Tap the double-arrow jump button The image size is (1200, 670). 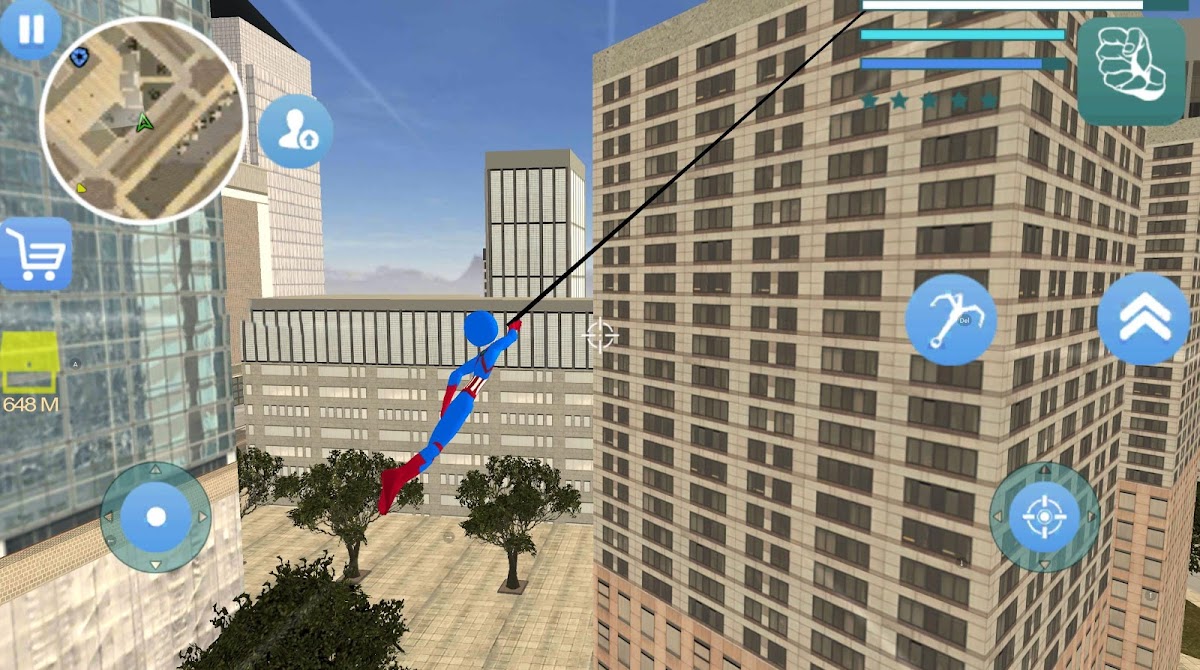point(1143,318)
